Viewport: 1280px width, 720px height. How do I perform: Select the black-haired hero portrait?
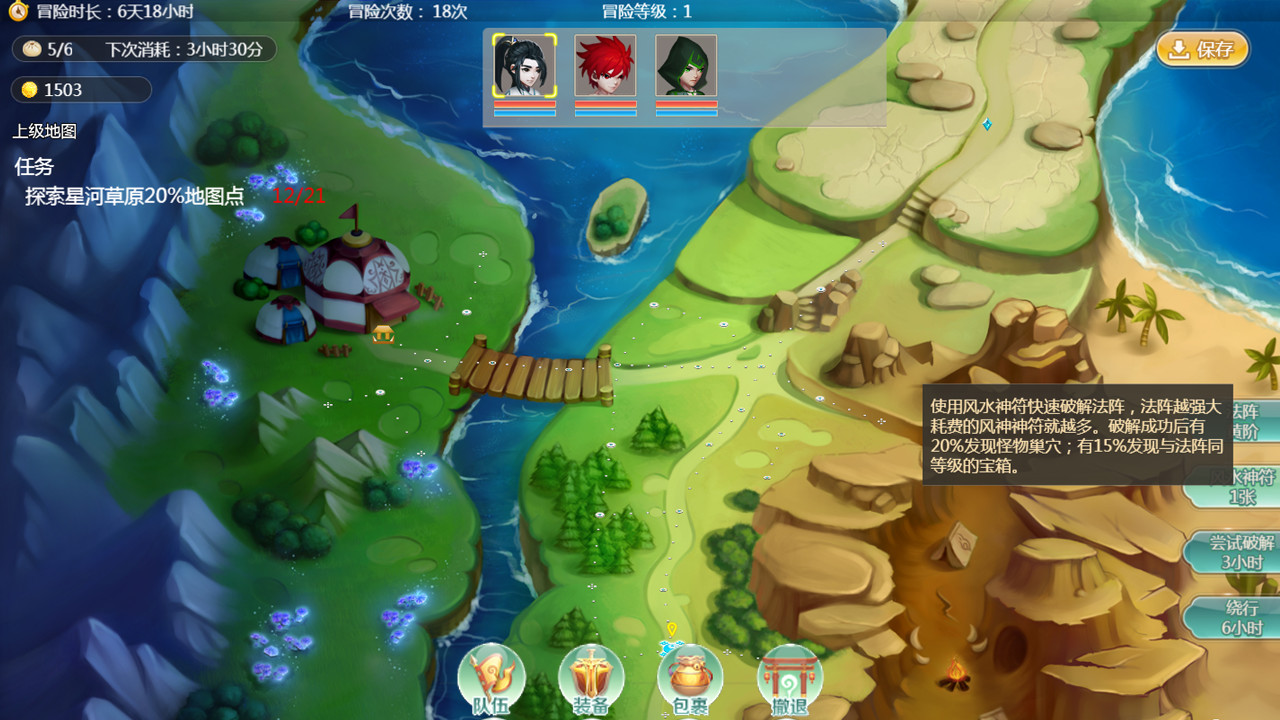(524, 66)
